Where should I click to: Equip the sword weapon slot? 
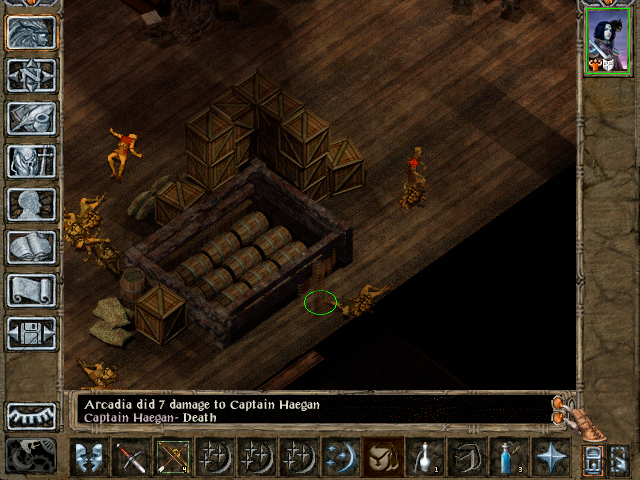[131, 458]
